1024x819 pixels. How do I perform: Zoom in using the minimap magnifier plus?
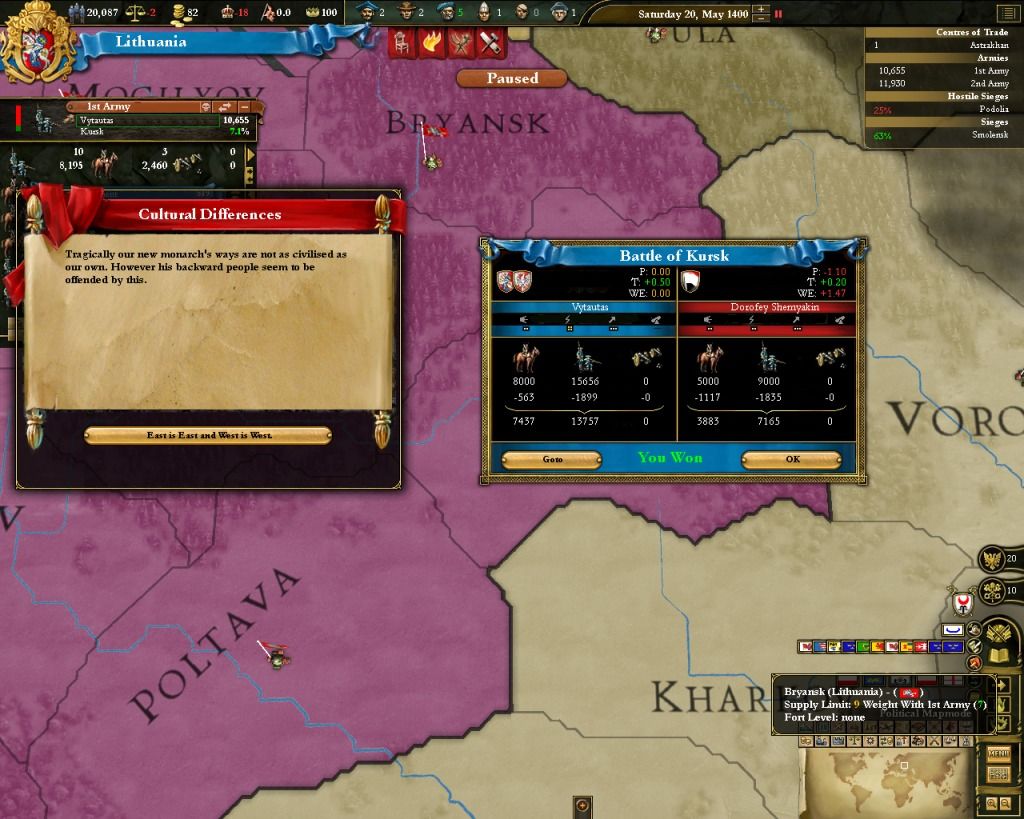[x=992, y=803]
